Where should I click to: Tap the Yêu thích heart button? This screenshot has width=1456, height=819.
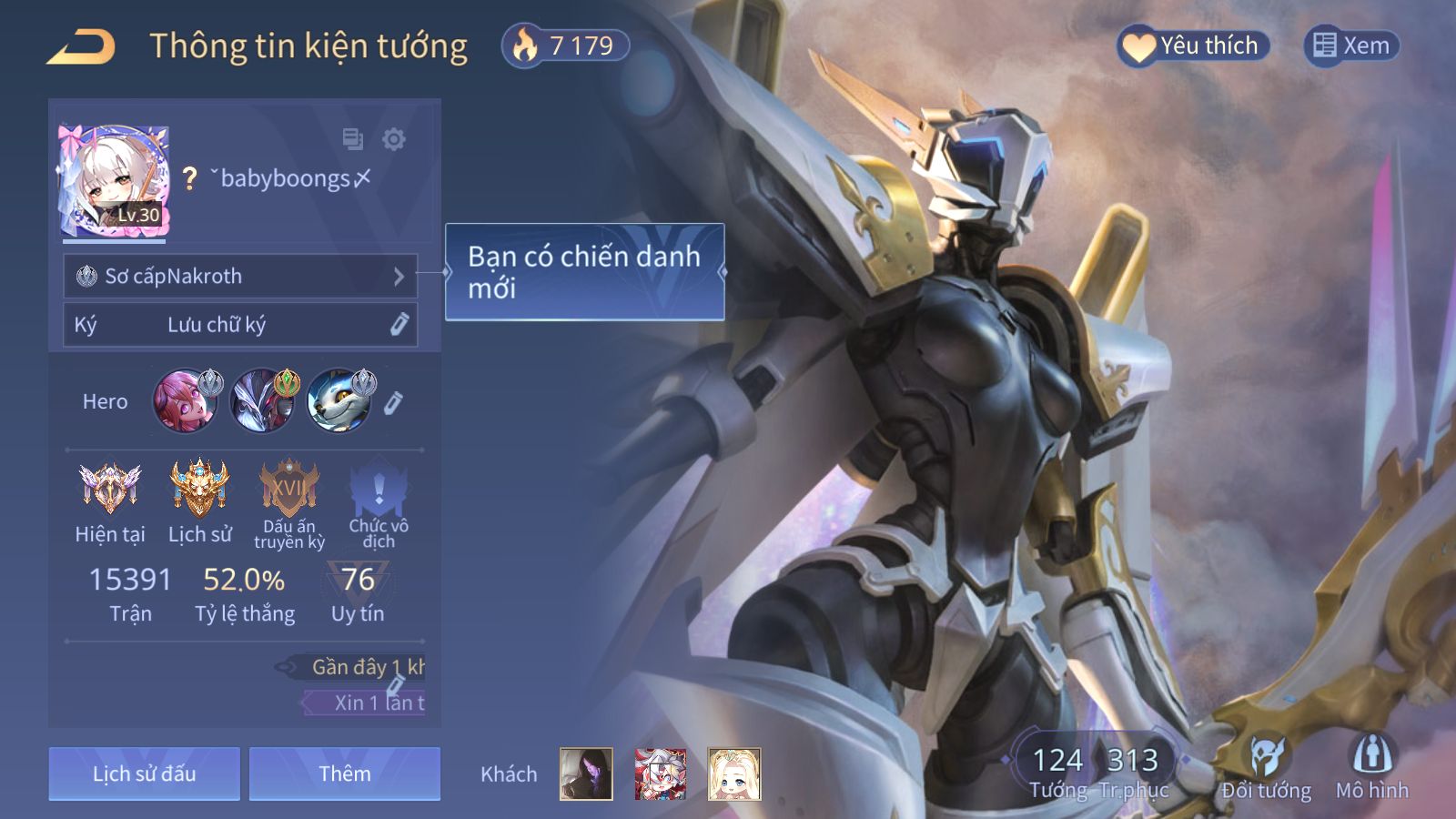pos(1193,45)
